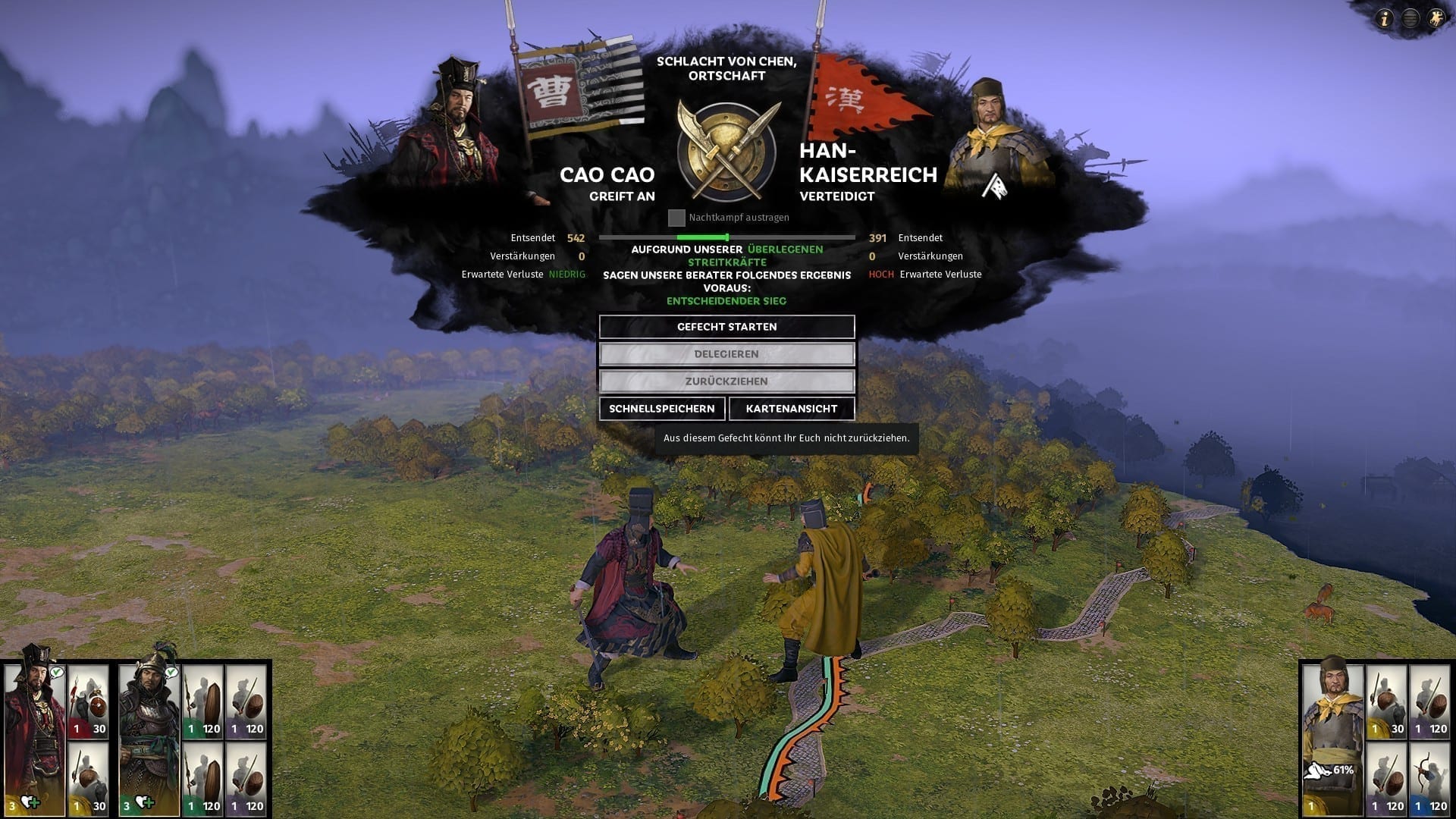Start the battle with Gefecht Starten
Viewport: 1456px width, 819px height.
pos(726,327)
